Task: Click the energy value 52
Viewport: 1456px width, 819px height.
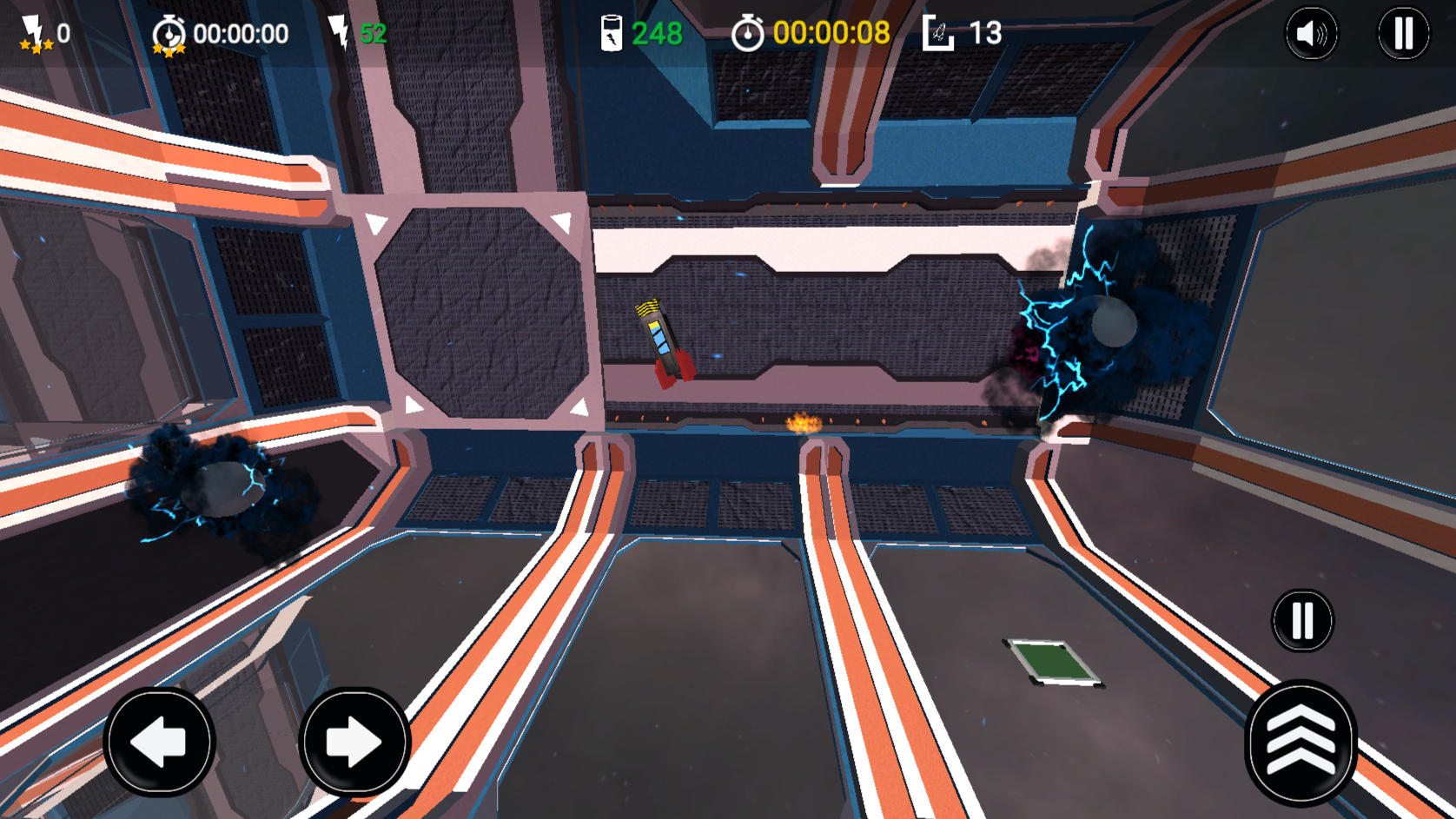Action: pos(373,31)
